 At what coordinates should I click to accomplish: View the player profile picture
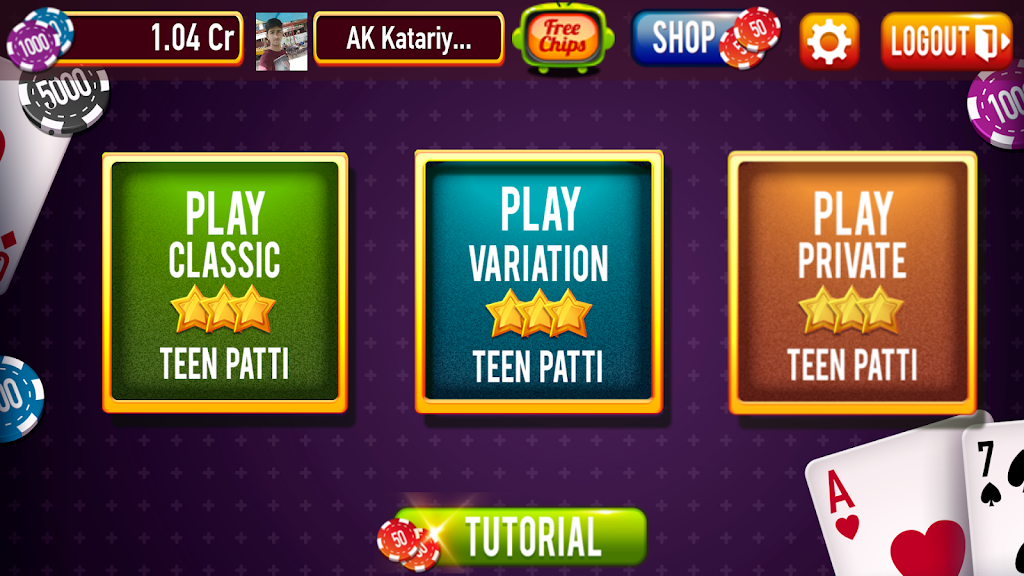(281, 41)
